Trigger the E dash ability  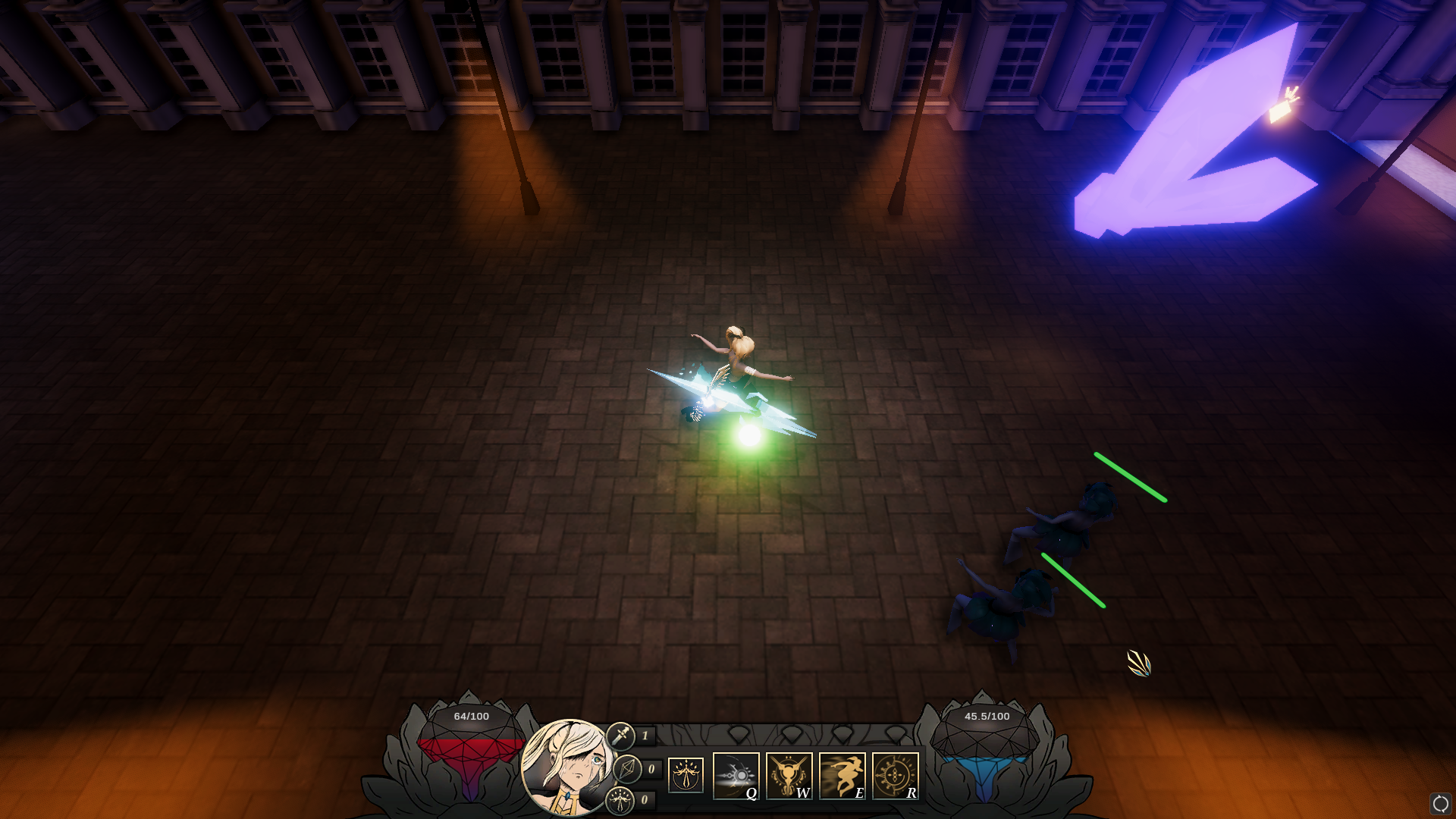pyautogui.click(x=842, y=775)
